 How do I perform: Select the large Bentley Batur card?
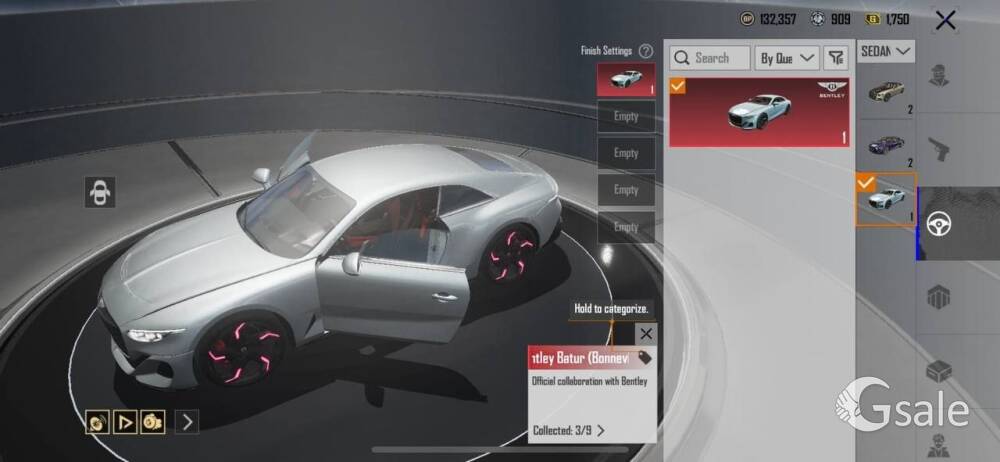point(759,112)
